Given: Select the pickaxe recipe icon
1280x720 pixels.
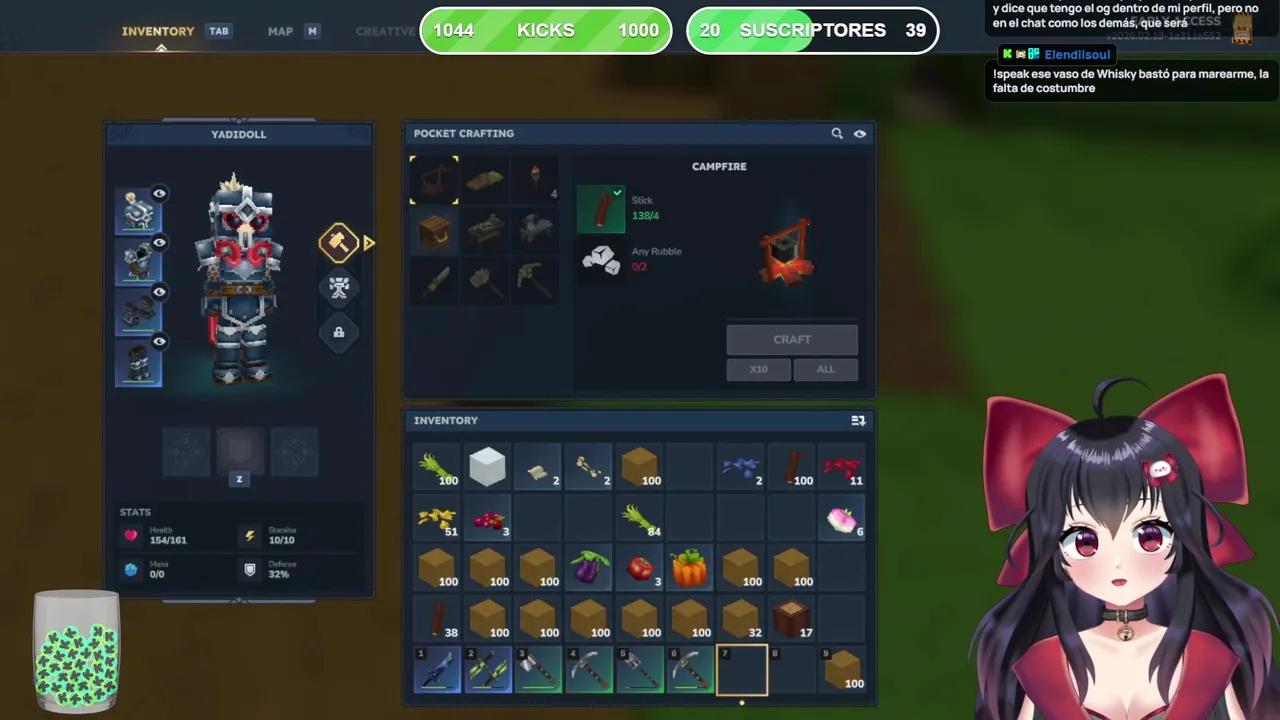Looking at the screenshot, I should pos(533,280).
